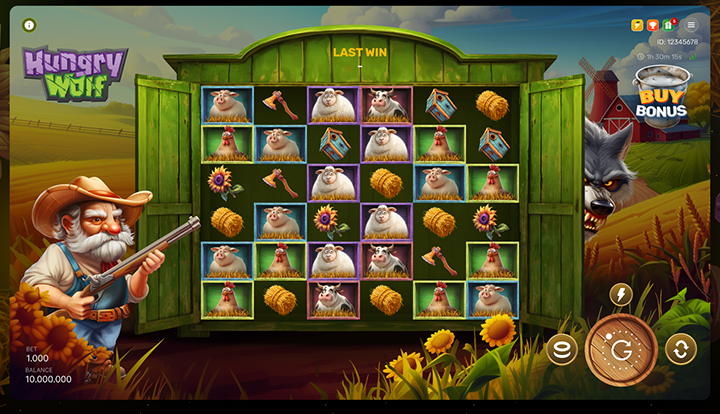The height and width of the screenshot is (414, 720).
Task: Open the hamburger menu
Action: coord(691,25)
